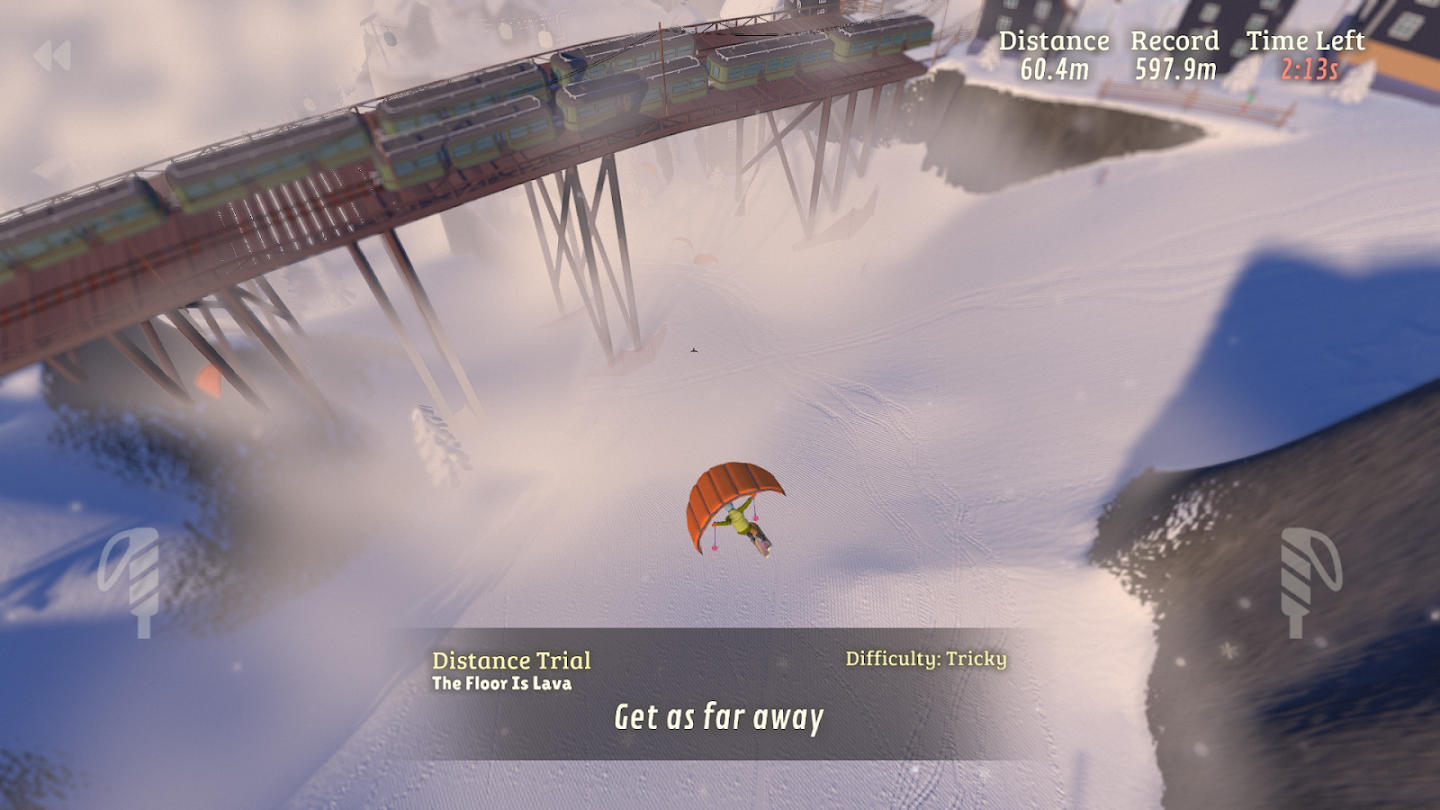Image resolution: width=1440 pixels, height=810 pixels.
Task: Click the Get as far away objective text
Action: point(719,718)
